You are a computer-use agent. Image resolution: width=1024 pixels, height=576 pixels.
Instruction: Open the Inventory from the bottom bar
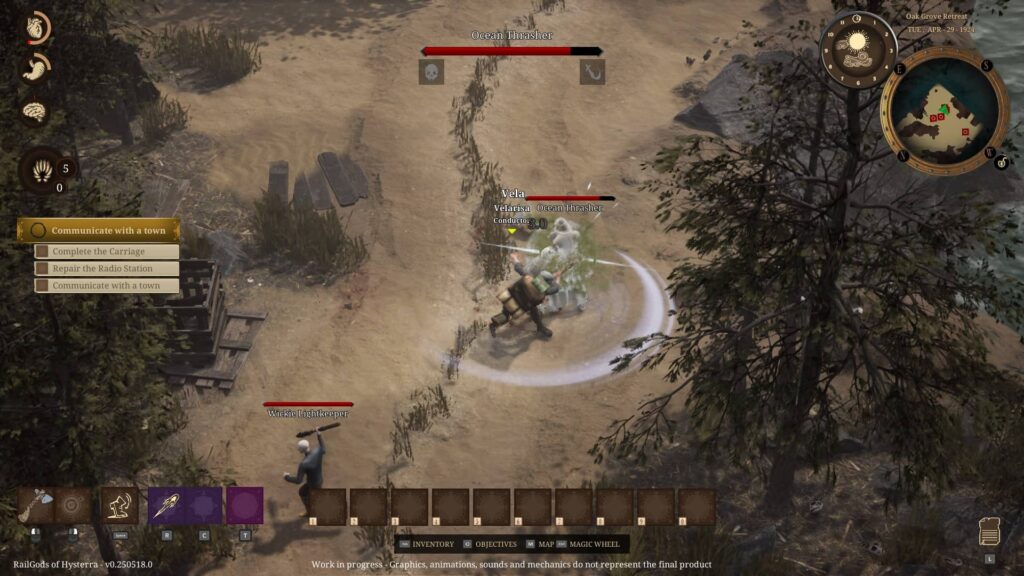tap(432, 544)
